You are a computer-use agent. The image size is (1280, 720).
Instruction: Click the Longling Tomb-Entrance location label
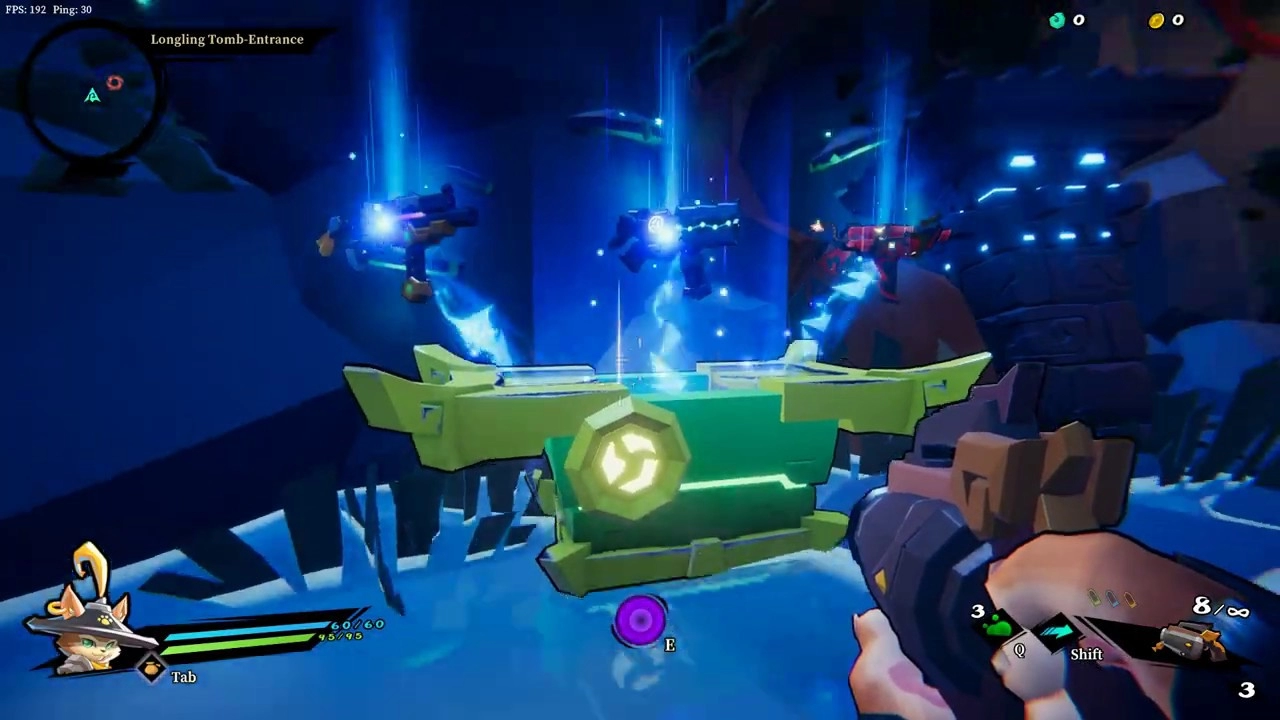coord(227,39)
